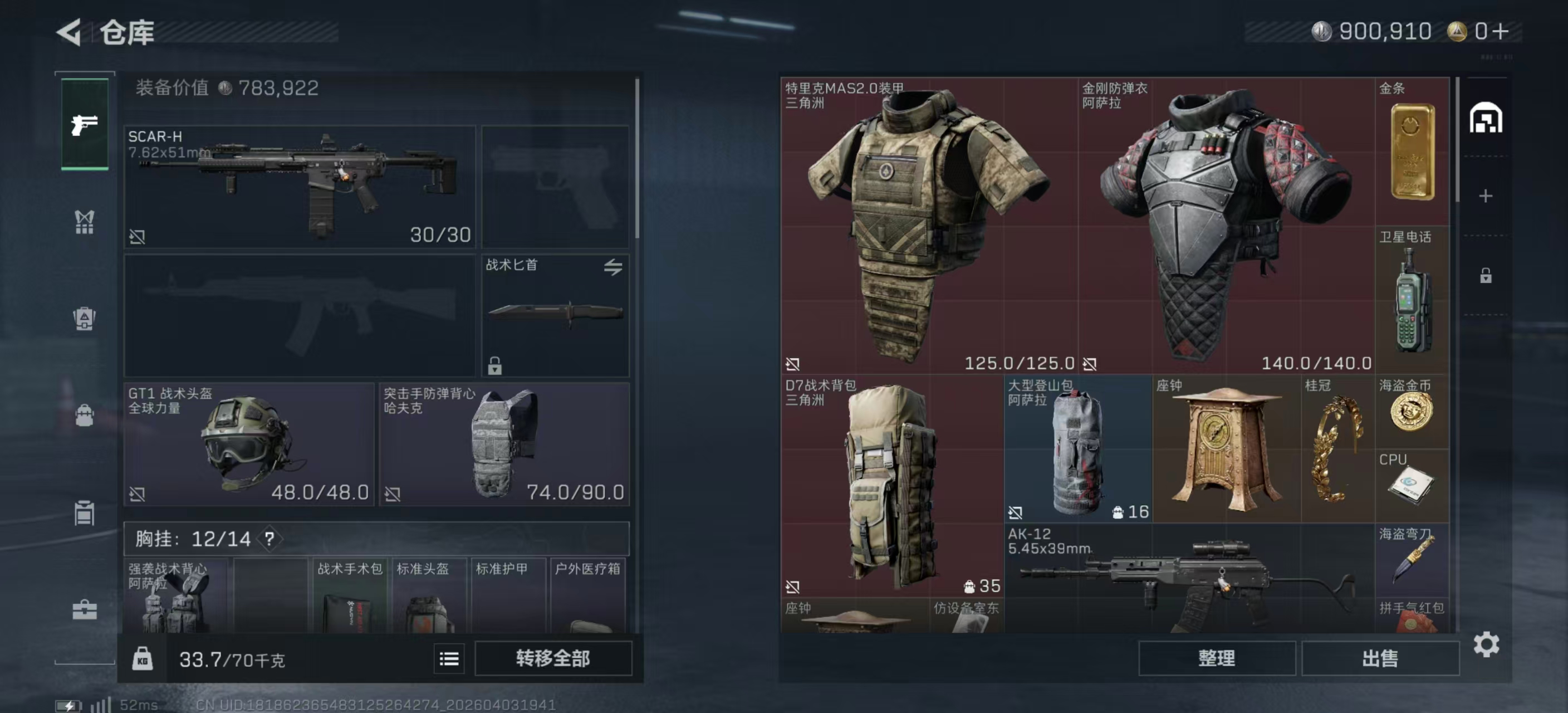Image resolution: width=1568 pixels, height=713 pixels.
Task: Select the 特里克MAS2.0装甲 armor item
Action: [x=928, y=225]
